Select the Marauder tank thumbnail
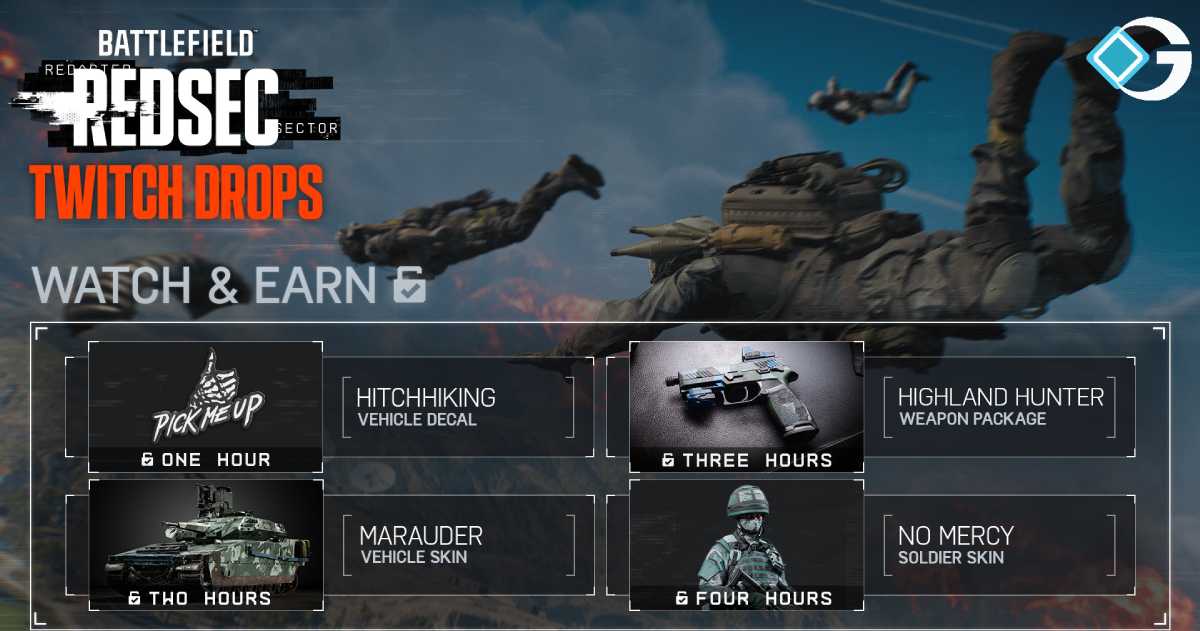 point(206,535)
